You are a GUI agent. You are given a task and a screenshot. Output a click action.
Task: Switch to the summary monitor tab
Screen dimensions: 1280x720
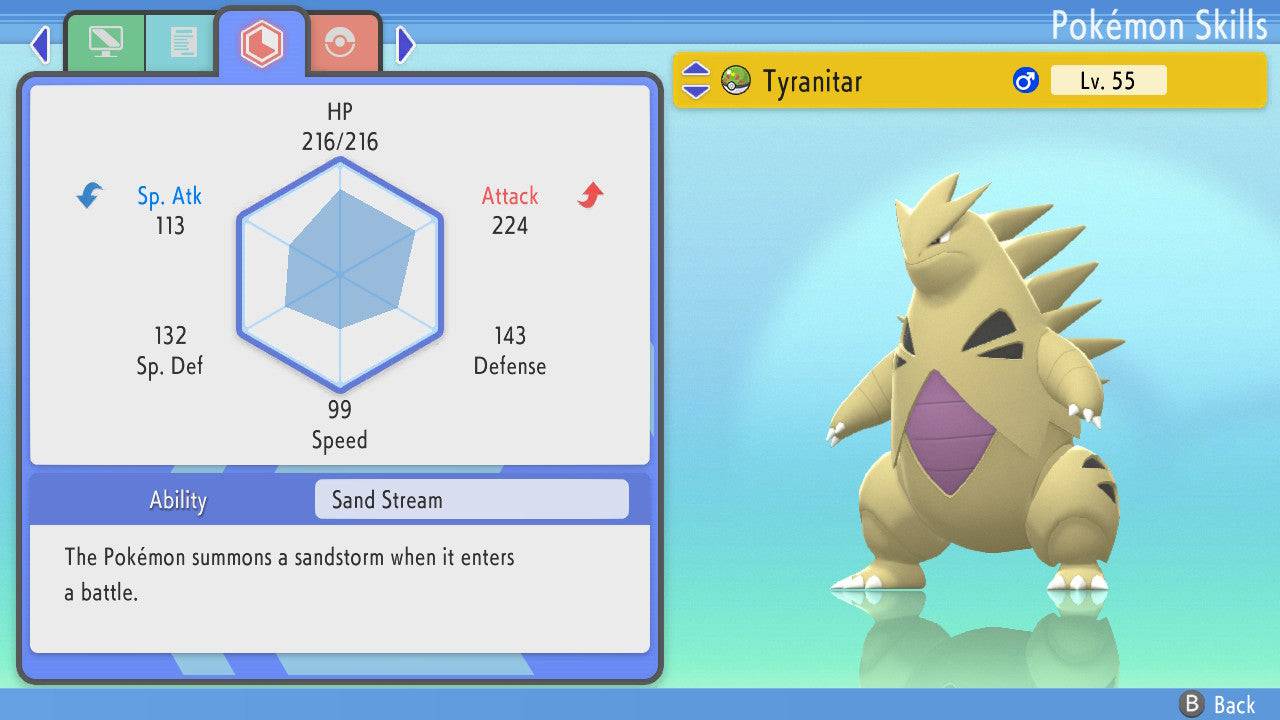point(104,42)
